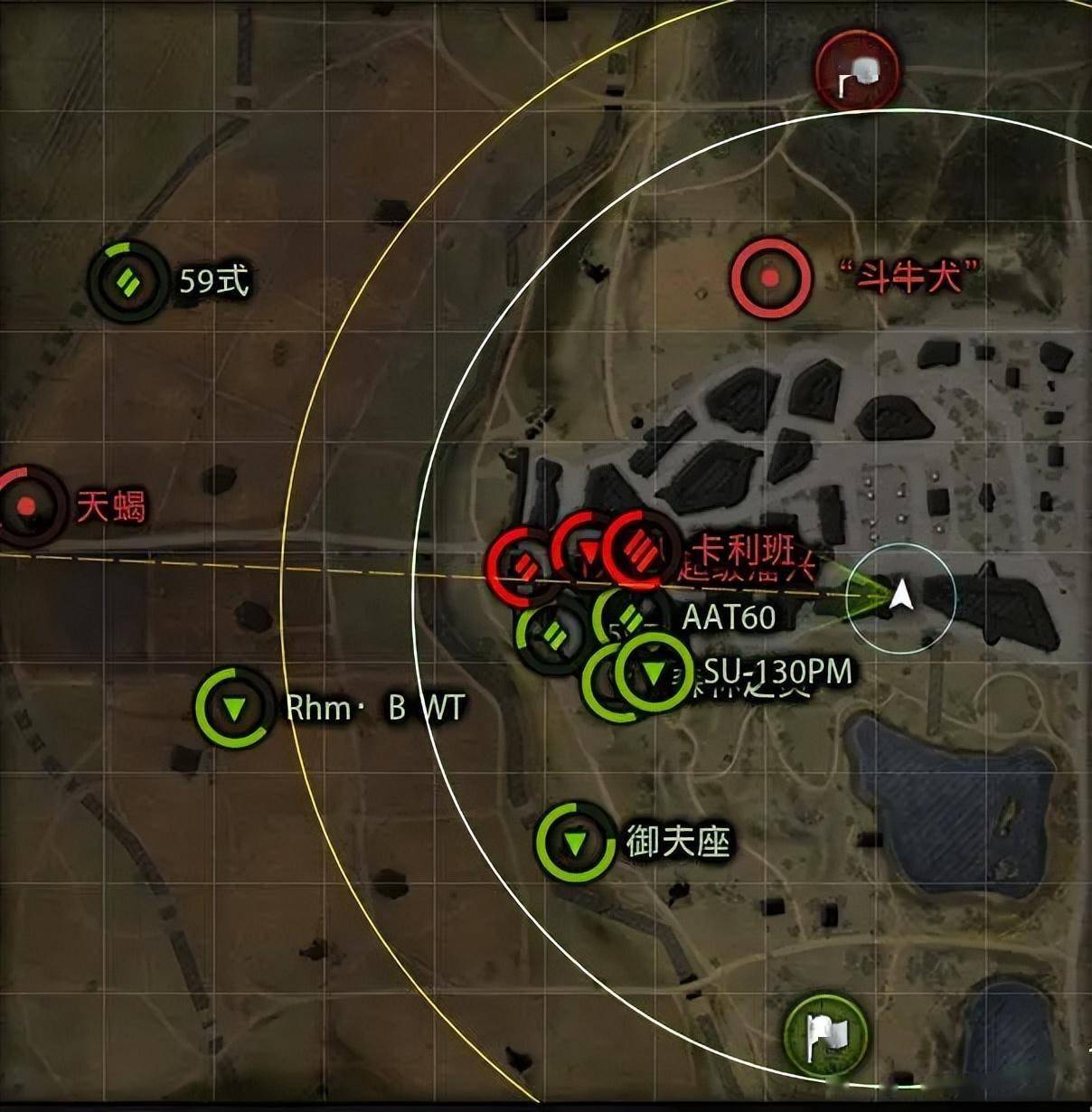This screenshot has height=1112, width=1092.
Task: Ping the 卡利班 enemy heavy marker
Action: click(x=643, y=548)
